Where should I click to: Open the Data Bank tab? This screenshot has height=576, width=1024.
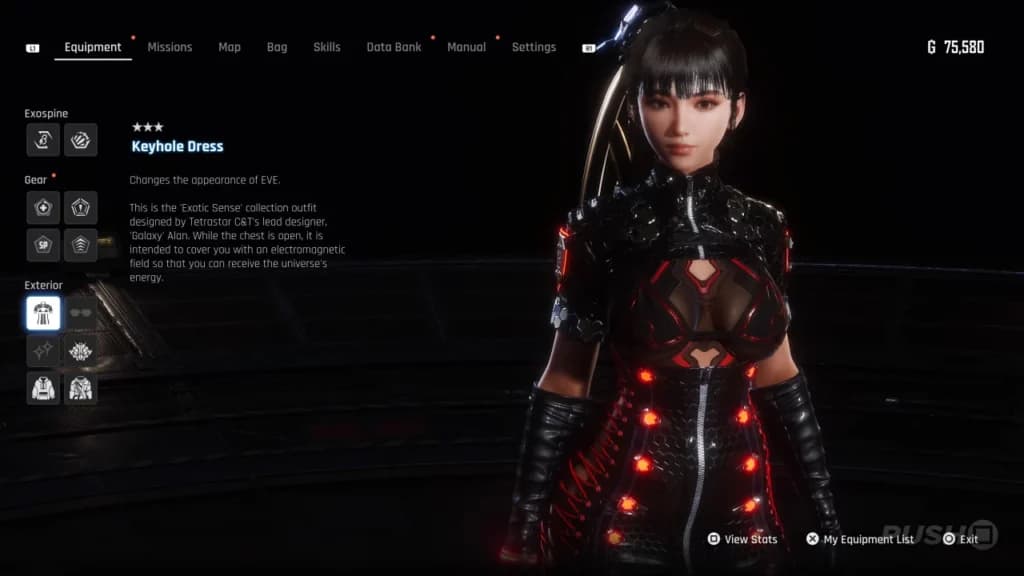(393, 47)
